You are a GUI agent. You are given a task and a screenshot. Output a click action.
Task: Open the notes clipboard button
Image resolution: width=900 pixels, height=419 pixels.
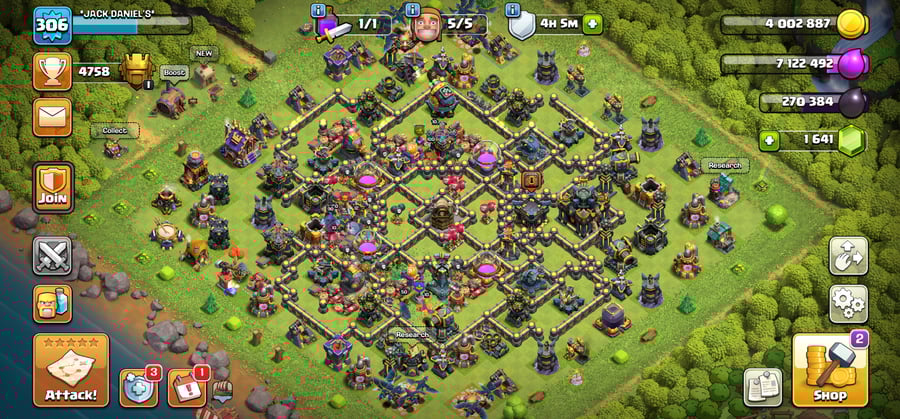coord(762,386)
